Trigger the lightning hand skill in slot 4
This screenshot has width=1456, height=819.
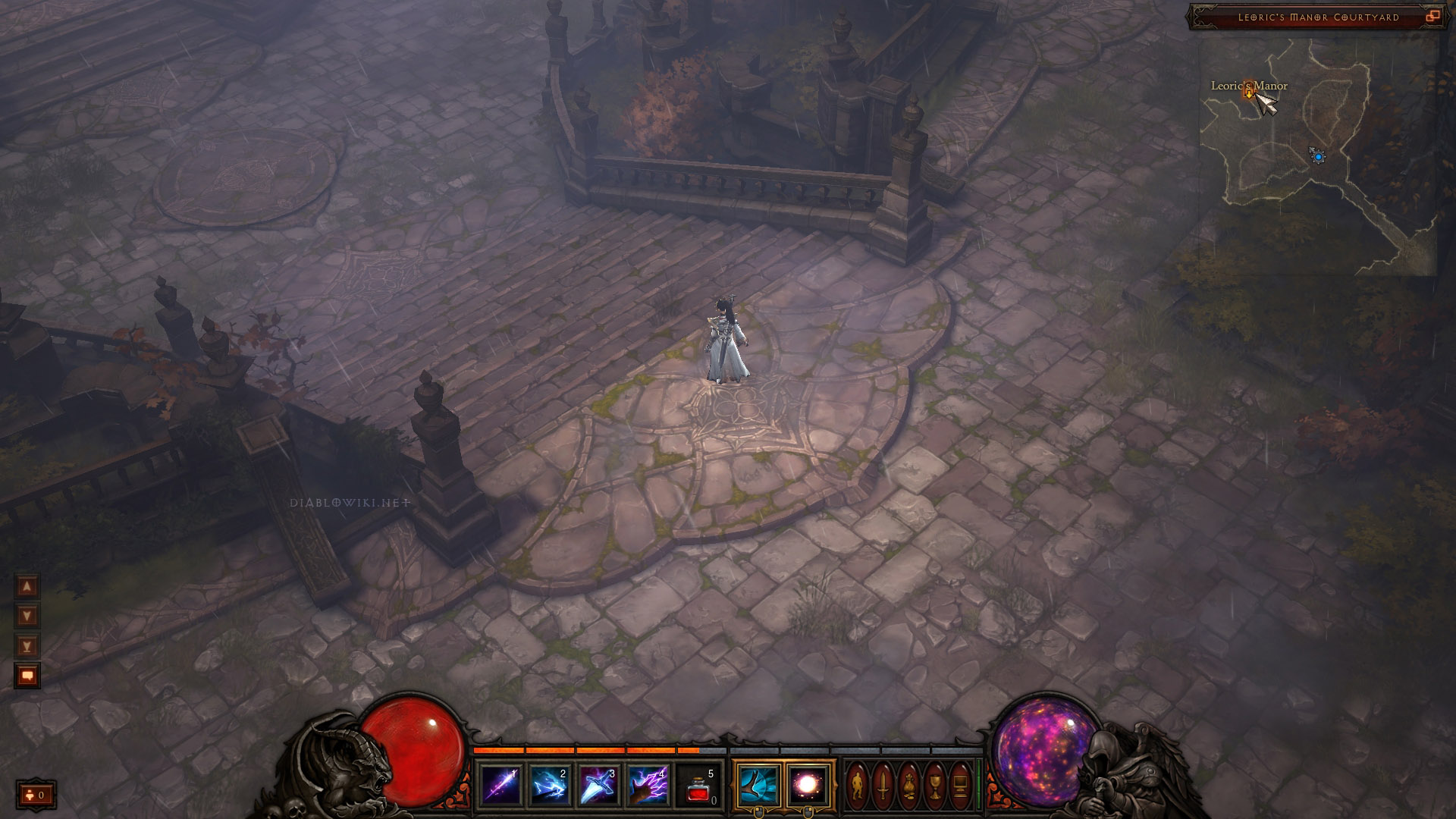pos(649,785)
